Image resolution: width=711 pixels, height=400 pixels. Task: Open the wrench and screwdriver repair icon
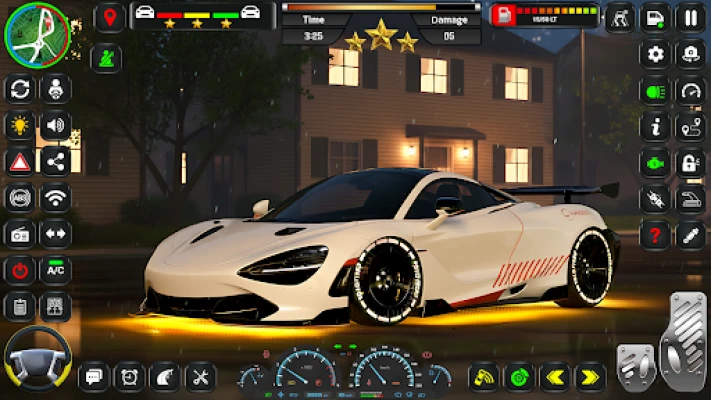pyautogui.click(x=201, y=377)
